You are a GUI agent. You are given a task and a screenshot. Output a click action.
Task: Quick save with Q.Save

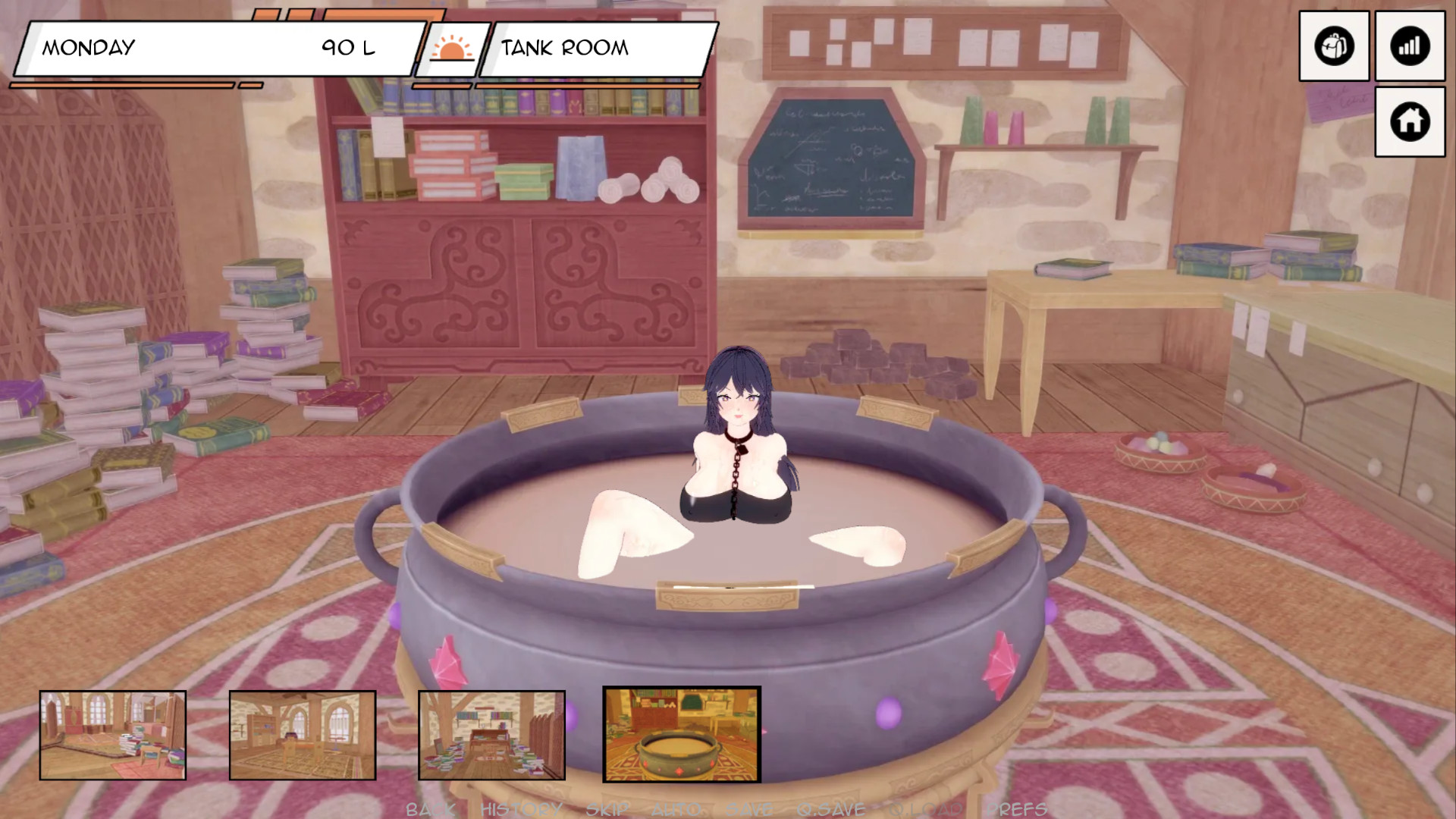(x=831, y=809)
